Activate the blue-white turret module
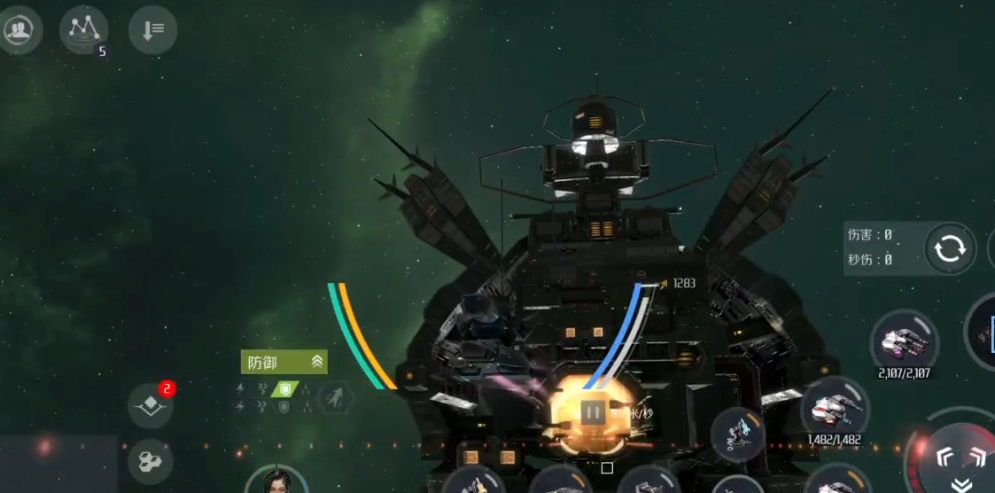The image size is (995, 493). coord(738,432)
